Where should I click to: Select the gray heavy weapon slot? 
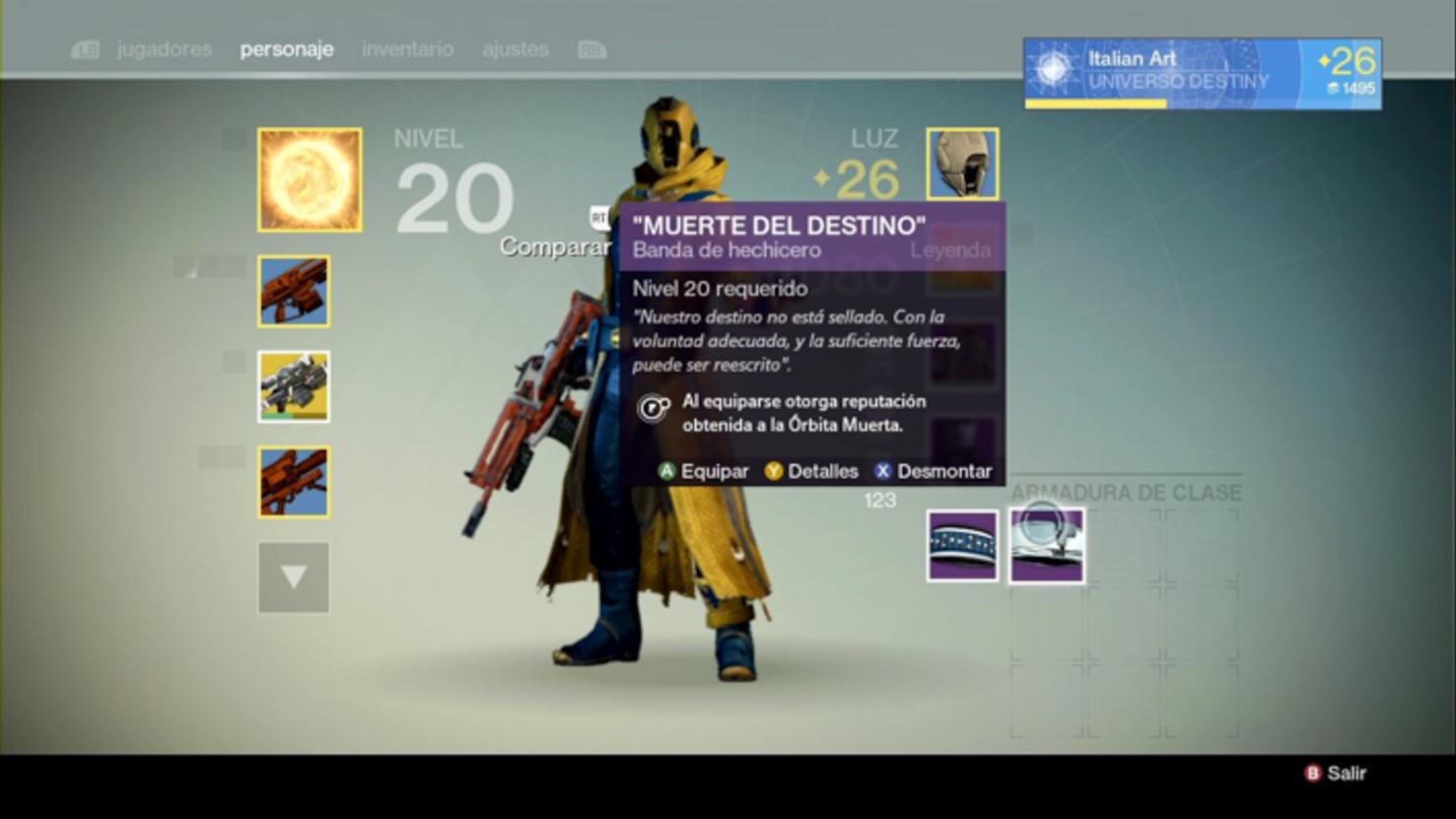pos(294,386)
